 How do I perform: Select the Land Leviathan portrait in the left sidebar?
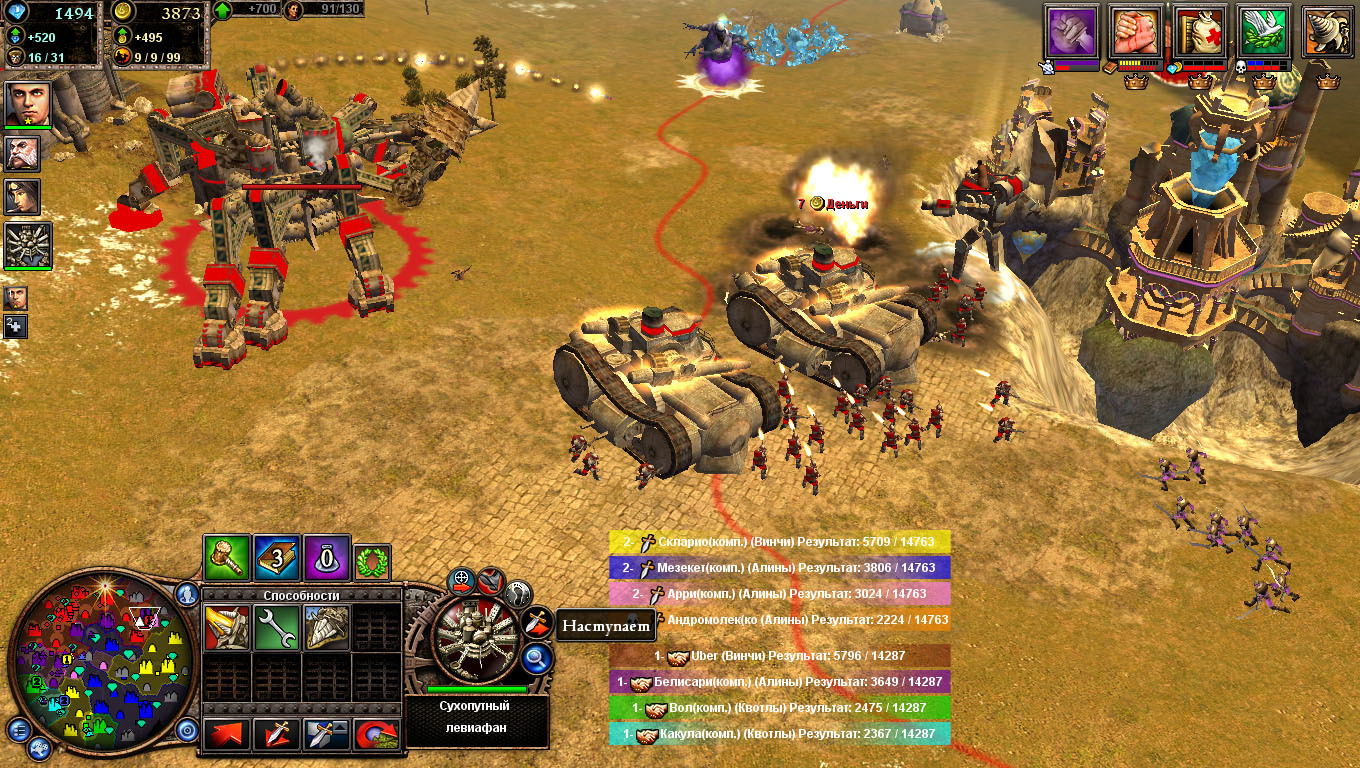coord(28,245)
